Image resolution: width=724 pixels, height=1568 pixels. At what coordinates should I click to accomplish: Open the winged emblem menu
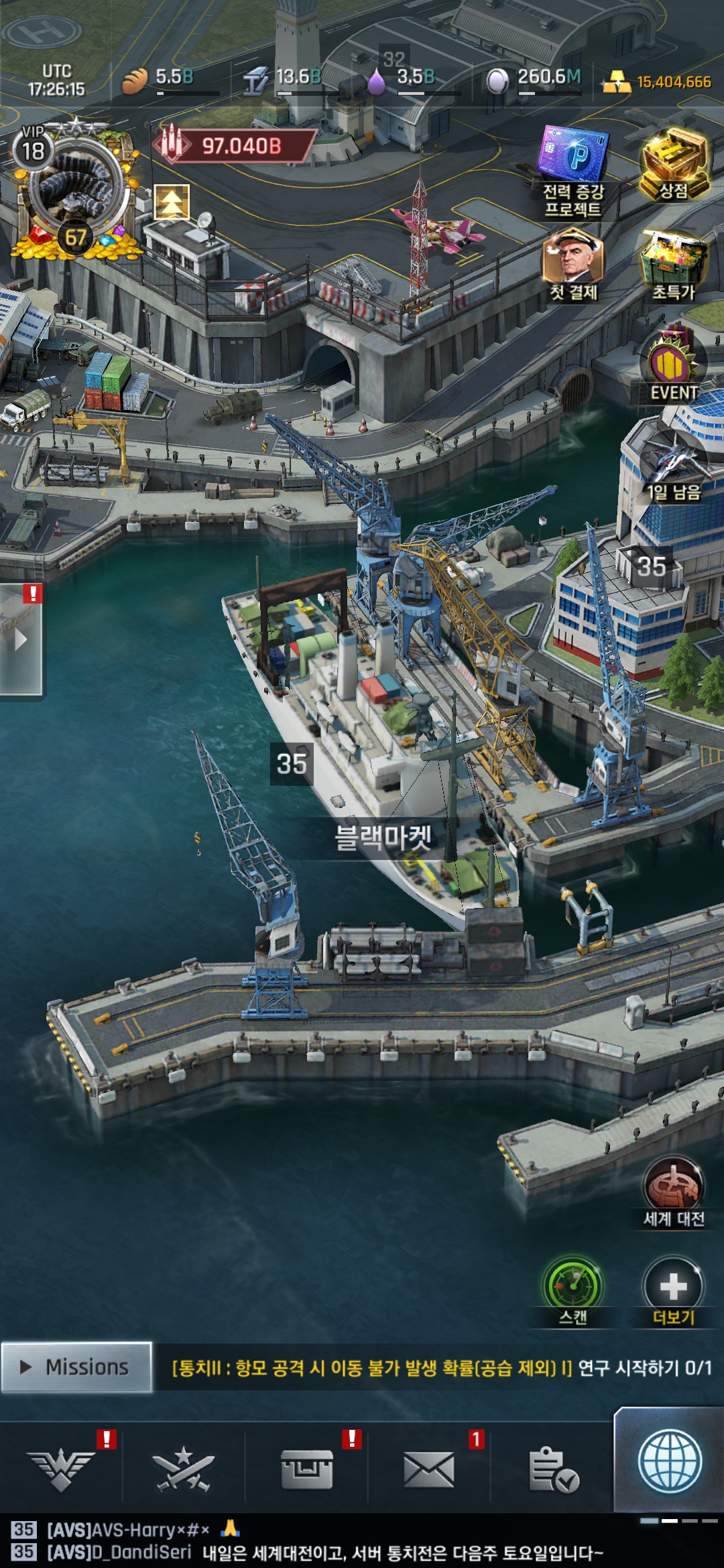61,1468
